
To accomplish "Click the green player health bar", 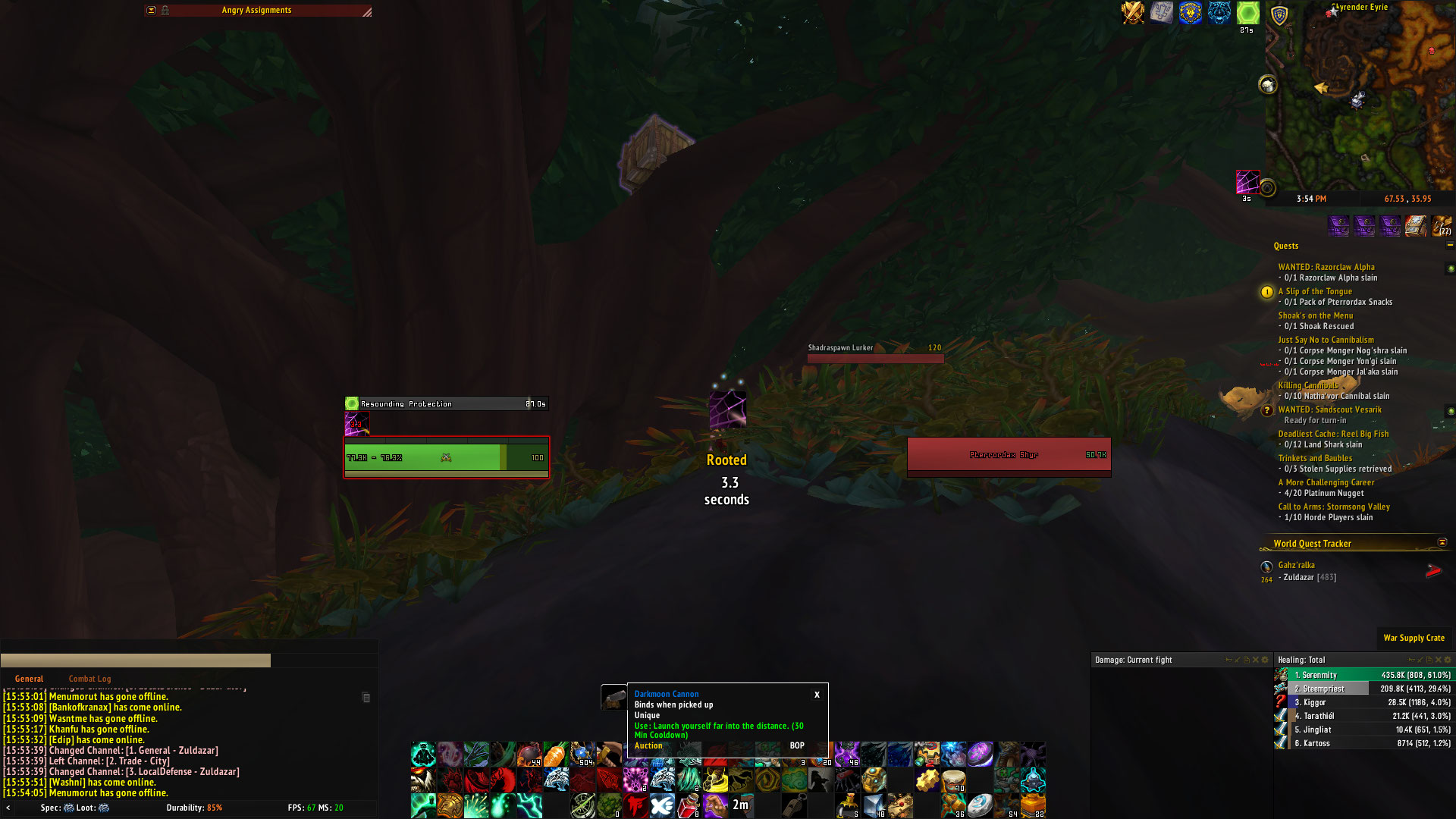I will (x=425, y=457).
